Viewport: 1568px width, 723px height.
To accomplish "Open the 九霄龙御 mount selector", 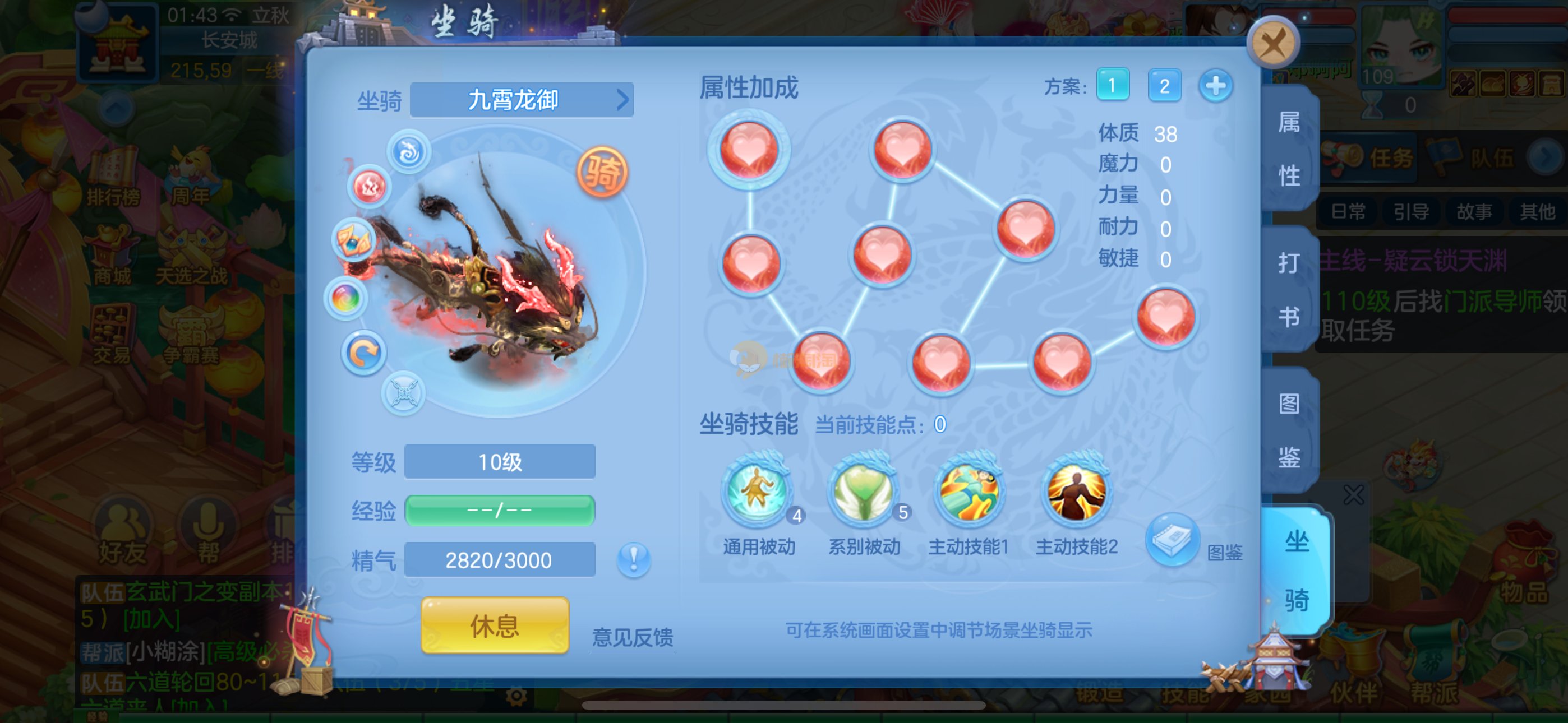I will pos(522,100).
